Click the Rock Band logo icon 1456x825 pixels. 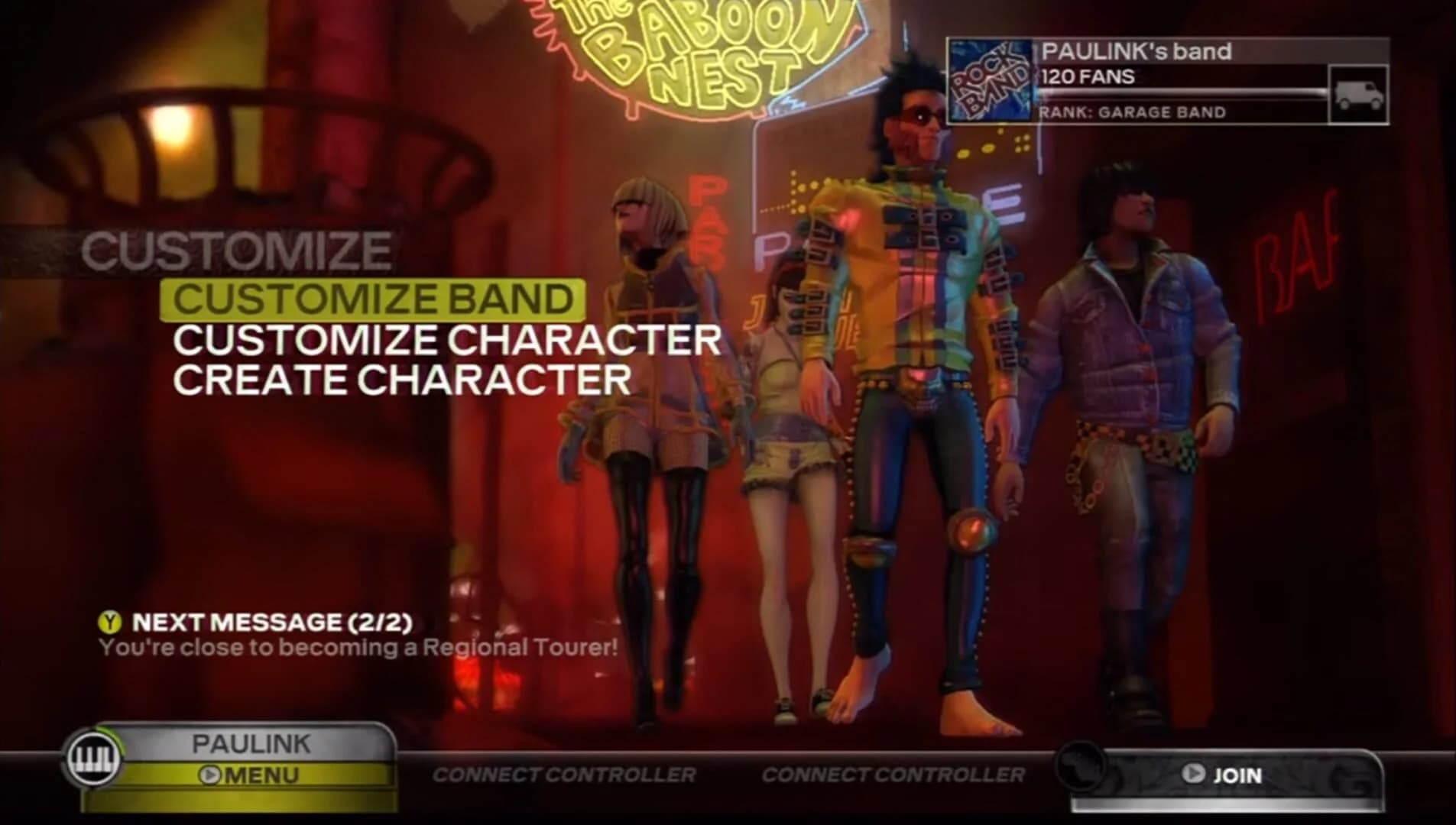click(x=989, y=80)
